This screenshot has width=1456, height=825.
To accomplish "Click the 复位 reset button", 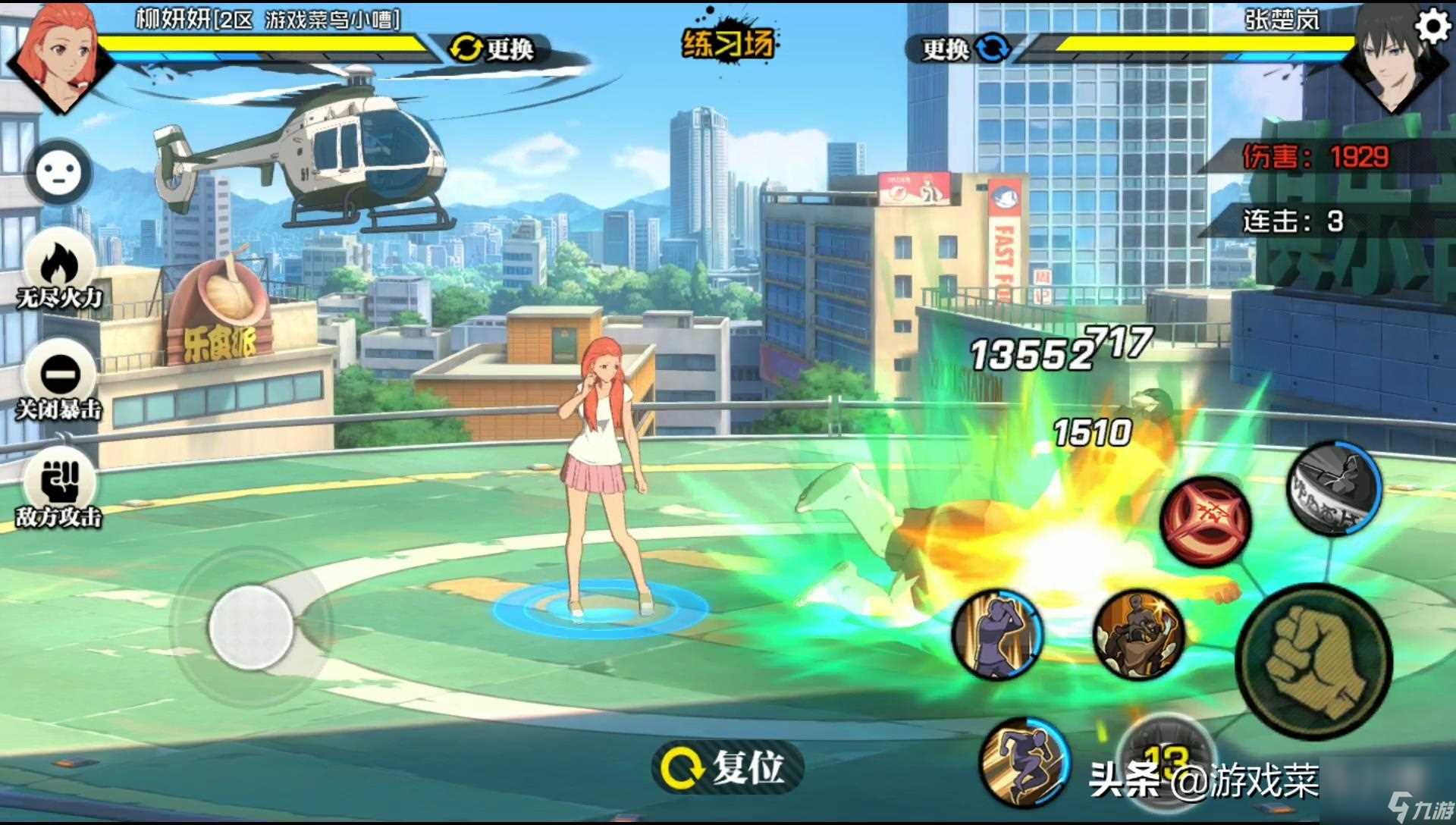I will (x=726, y=767).
